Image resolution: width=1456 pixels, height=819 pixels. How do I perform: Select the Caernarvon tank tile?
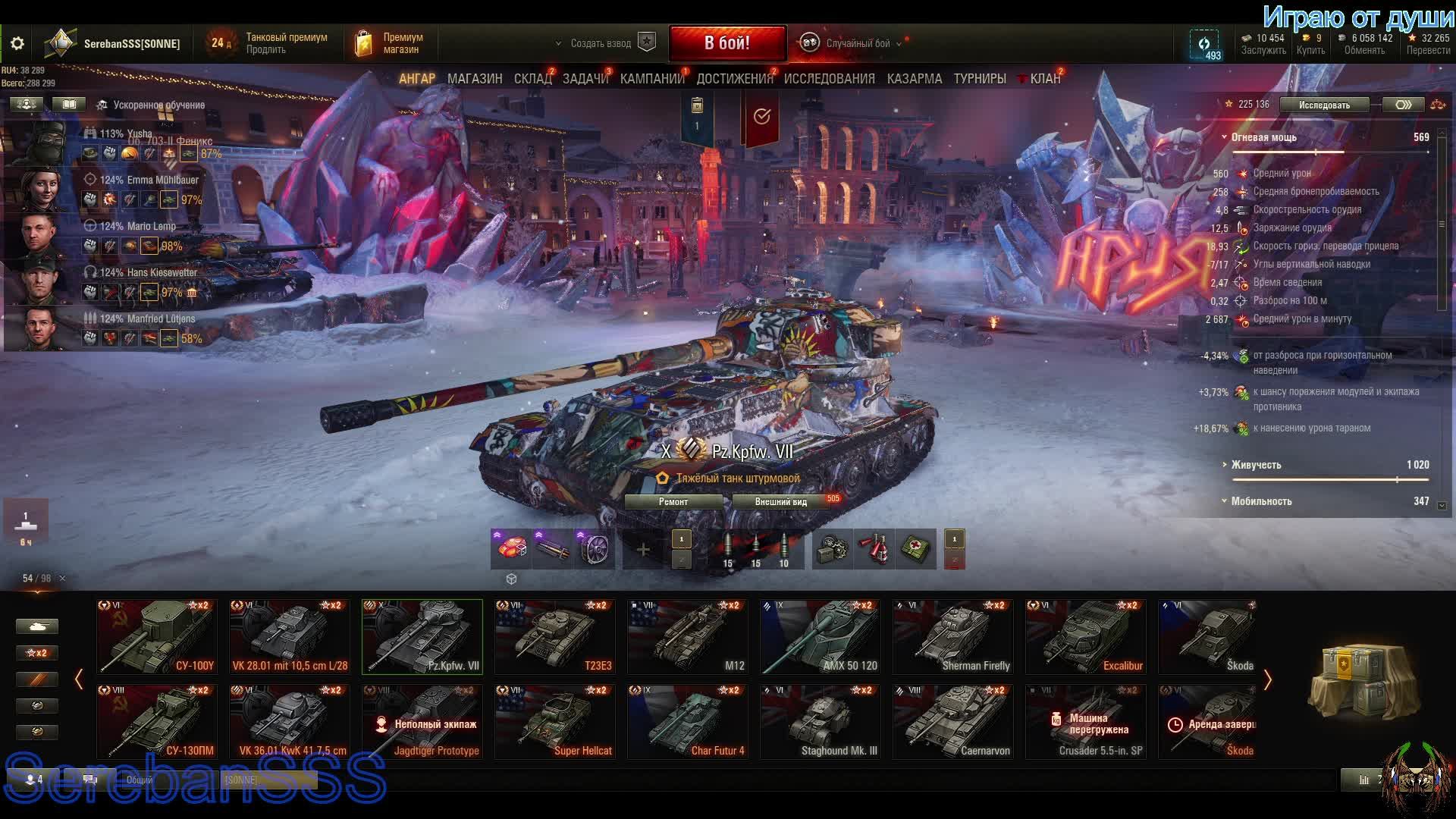(953, 722)
